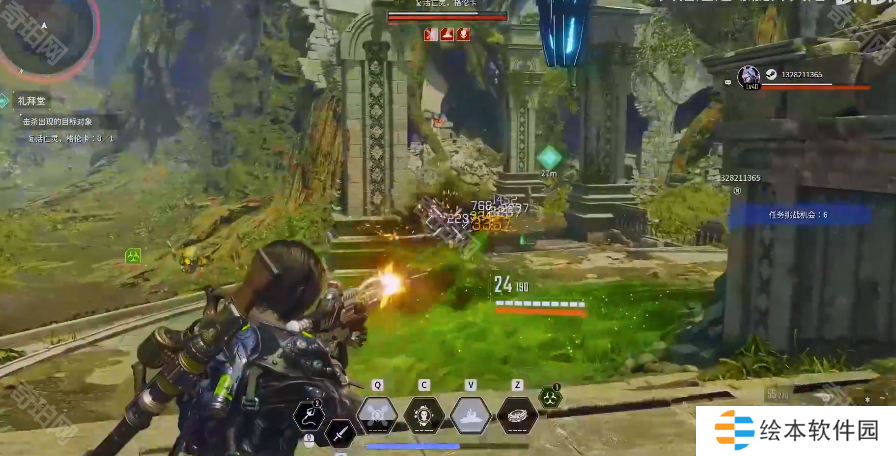Screen dimensions: 896x456
Task: Open the 绘本软件园 watermark logo
Action: point(795,431)
